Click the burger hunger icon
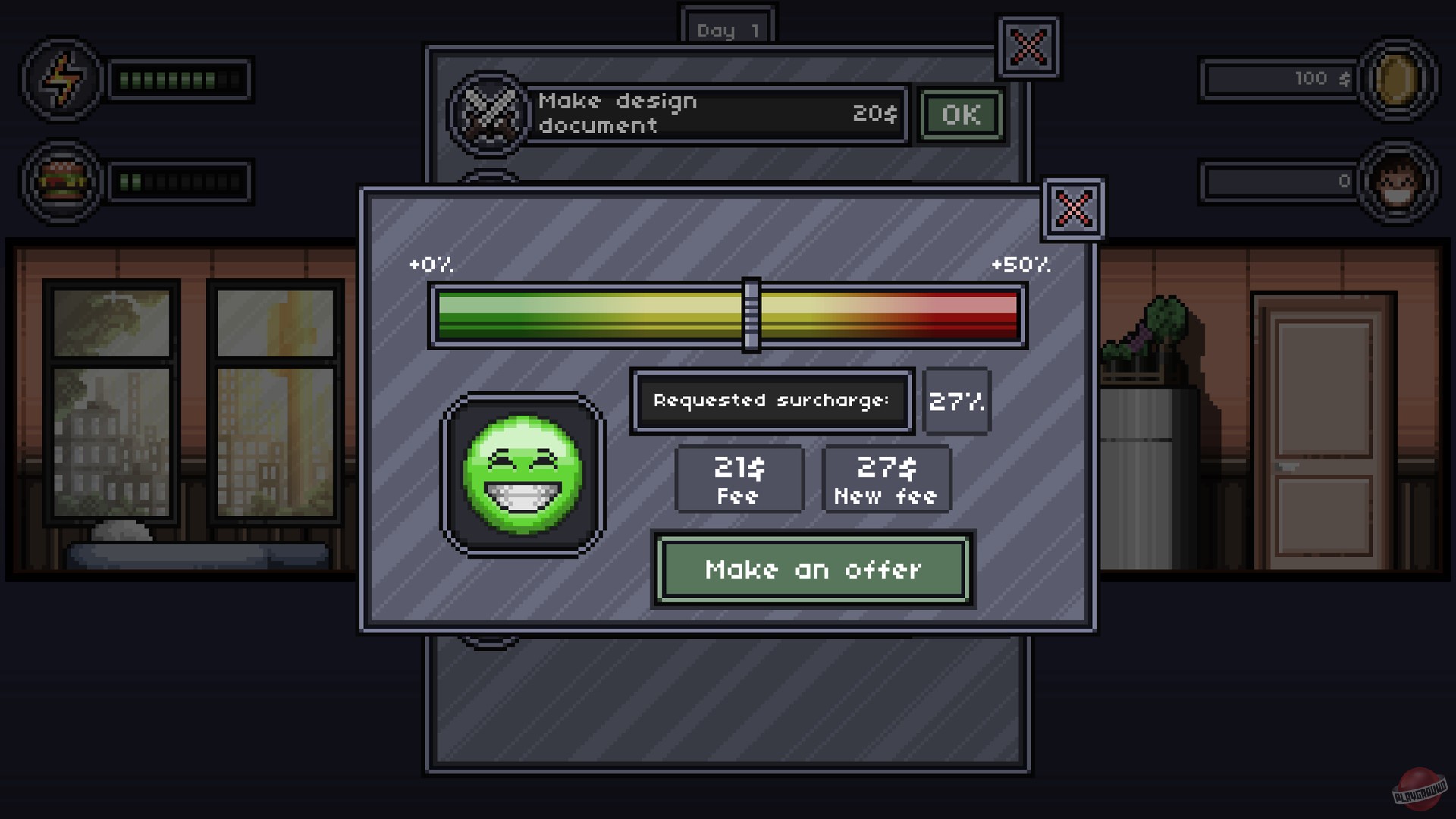 pos(62,180)
